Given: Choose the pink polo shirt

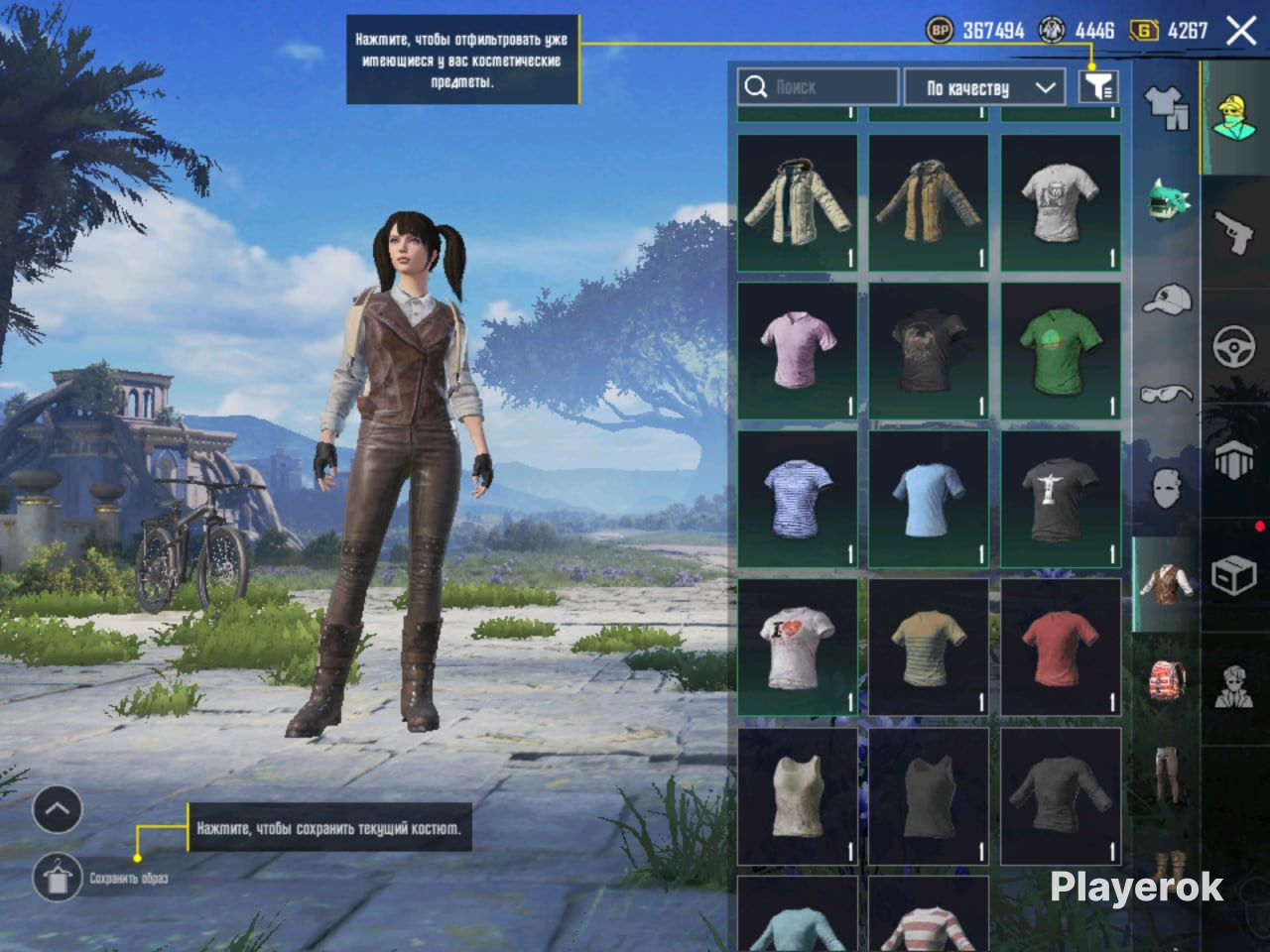Looking at the screenshot, I should tap(797, 351).
